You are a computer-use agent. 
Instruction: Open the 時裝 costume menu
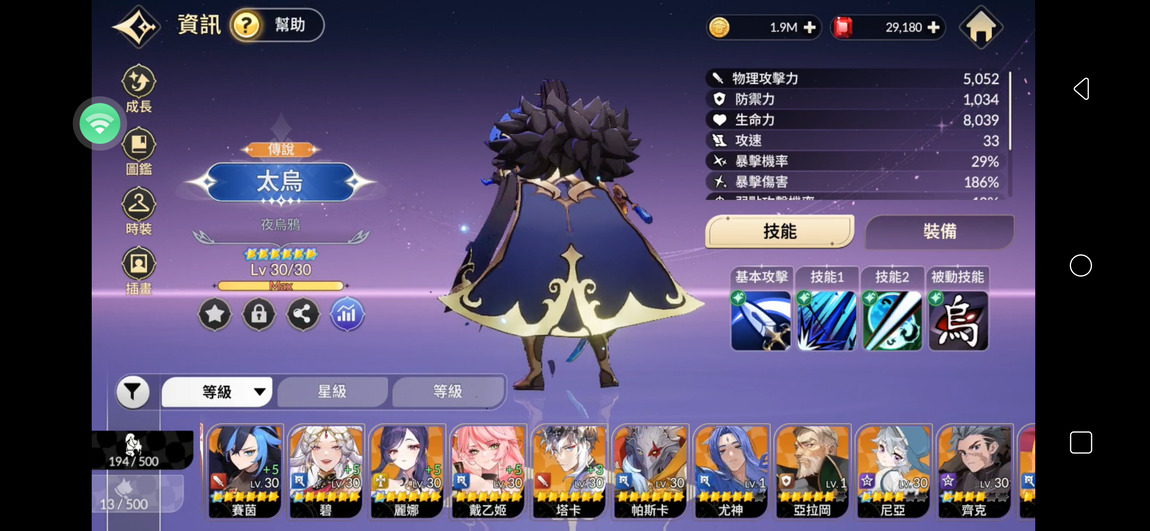coord(139,210)
